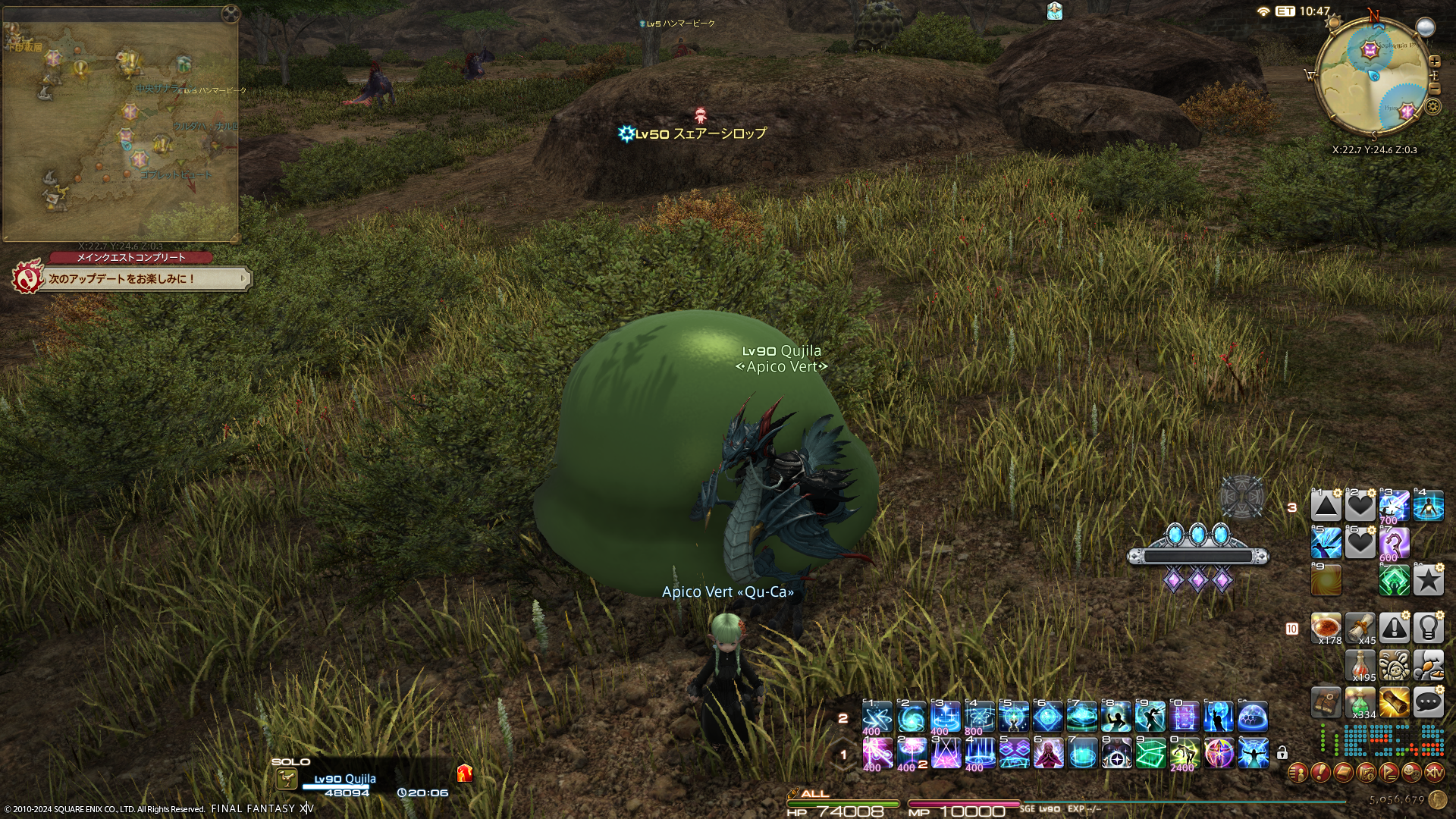This screenshot has width=1456, height=819.
Task: Activate the triangle marker macro
Action: 1326,505
